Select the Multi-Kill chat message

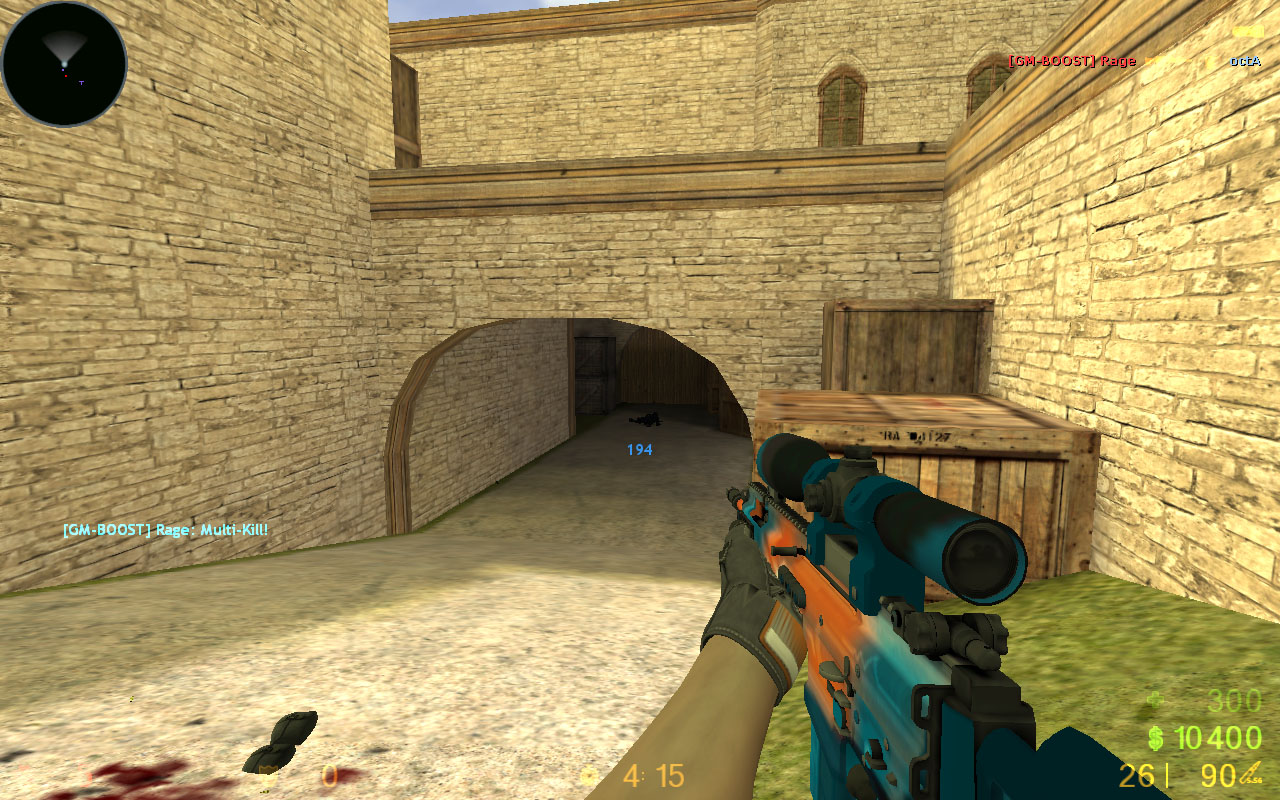click(165, 529)
